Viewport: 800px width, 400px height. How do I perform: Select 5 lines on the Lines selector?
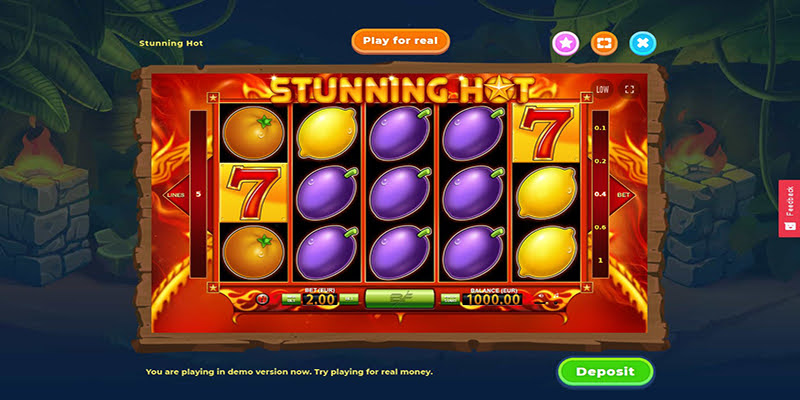(x=198, y=194)
